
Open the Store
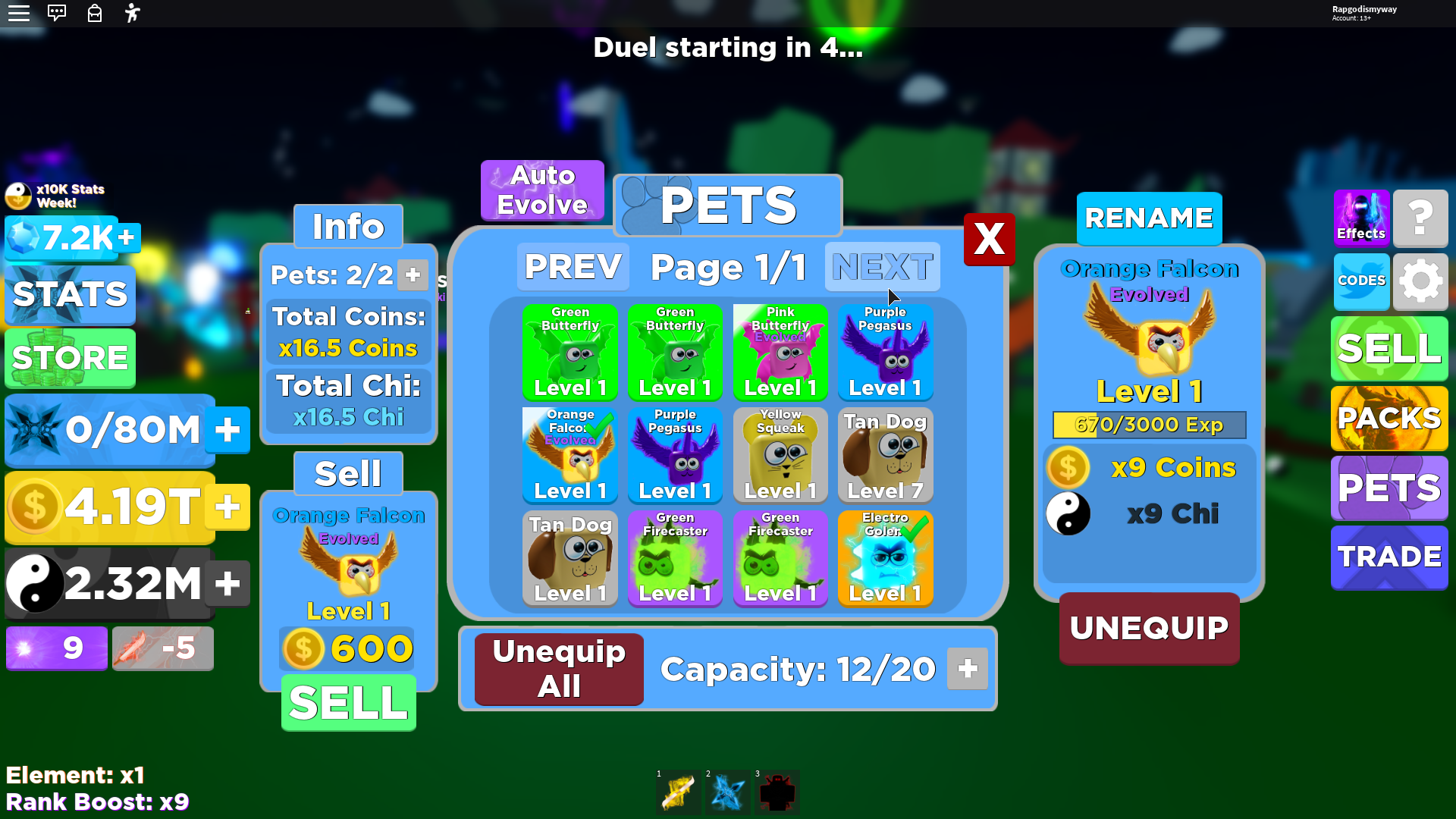tap(70, 358)
